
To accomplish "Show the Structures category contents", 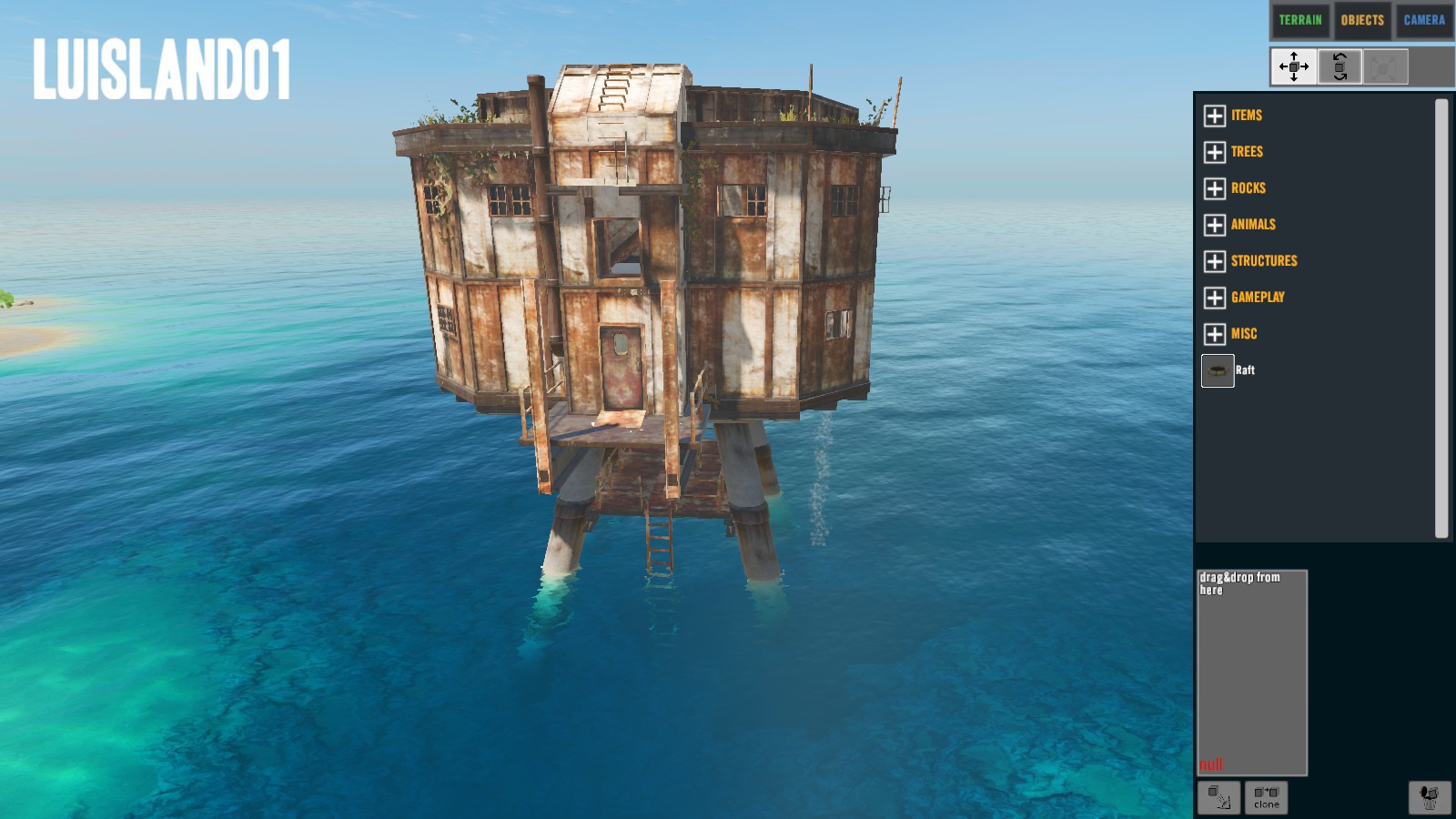I will 1215,261.
